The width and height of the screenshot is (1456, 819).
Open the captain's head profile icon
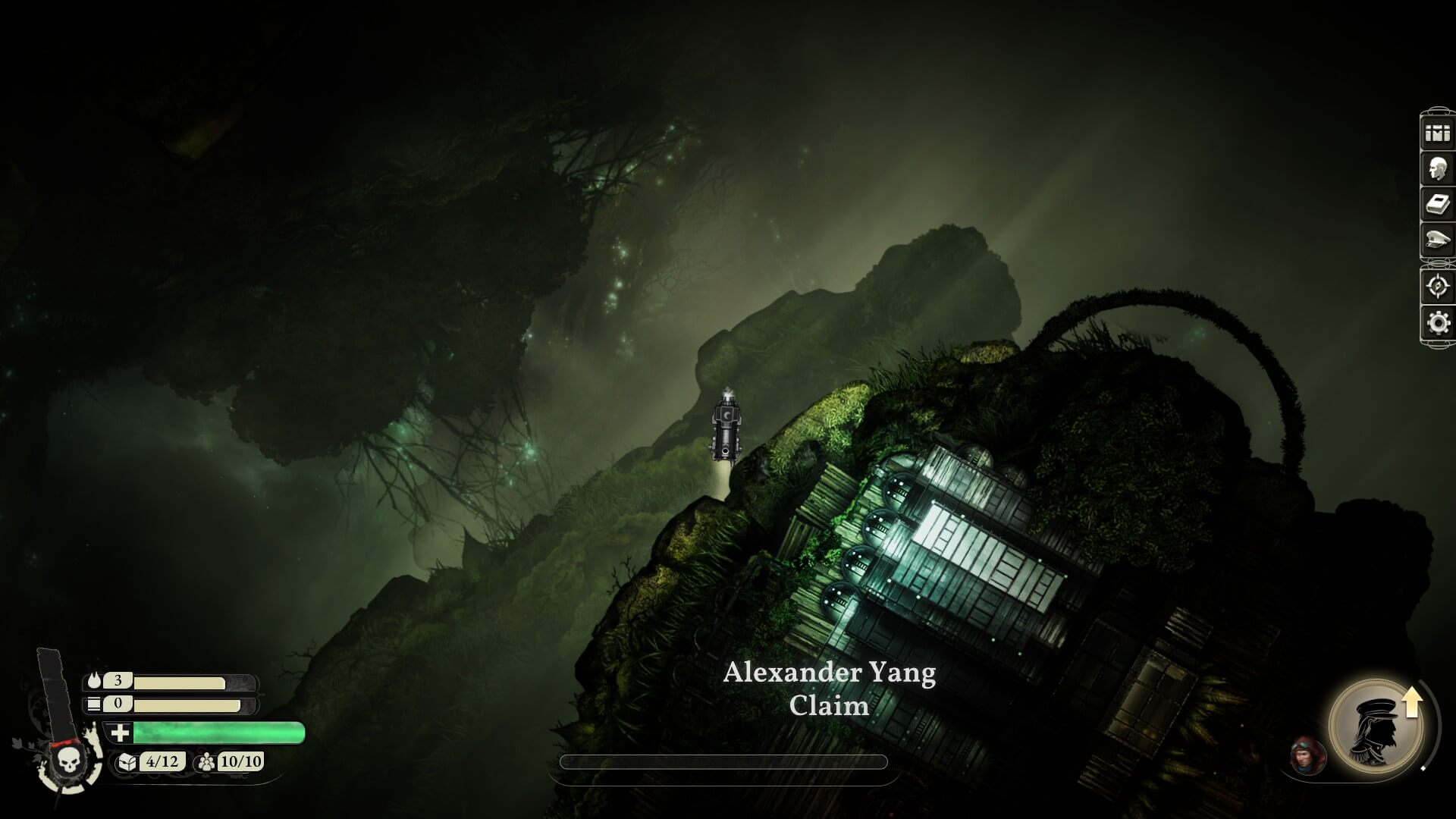tap(1437, 168)
